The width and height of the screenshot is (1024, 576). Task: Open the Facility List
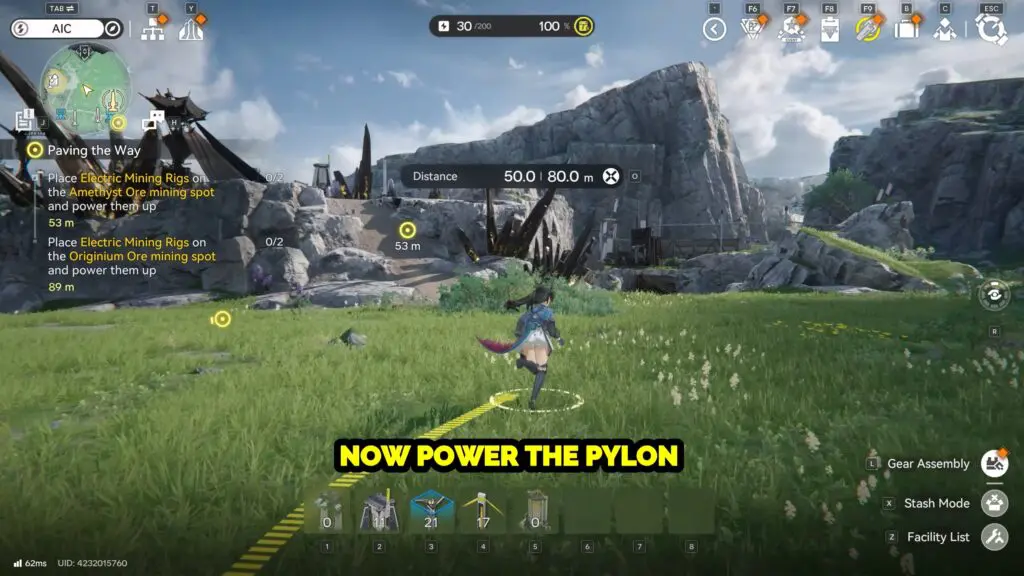(994, 537)
